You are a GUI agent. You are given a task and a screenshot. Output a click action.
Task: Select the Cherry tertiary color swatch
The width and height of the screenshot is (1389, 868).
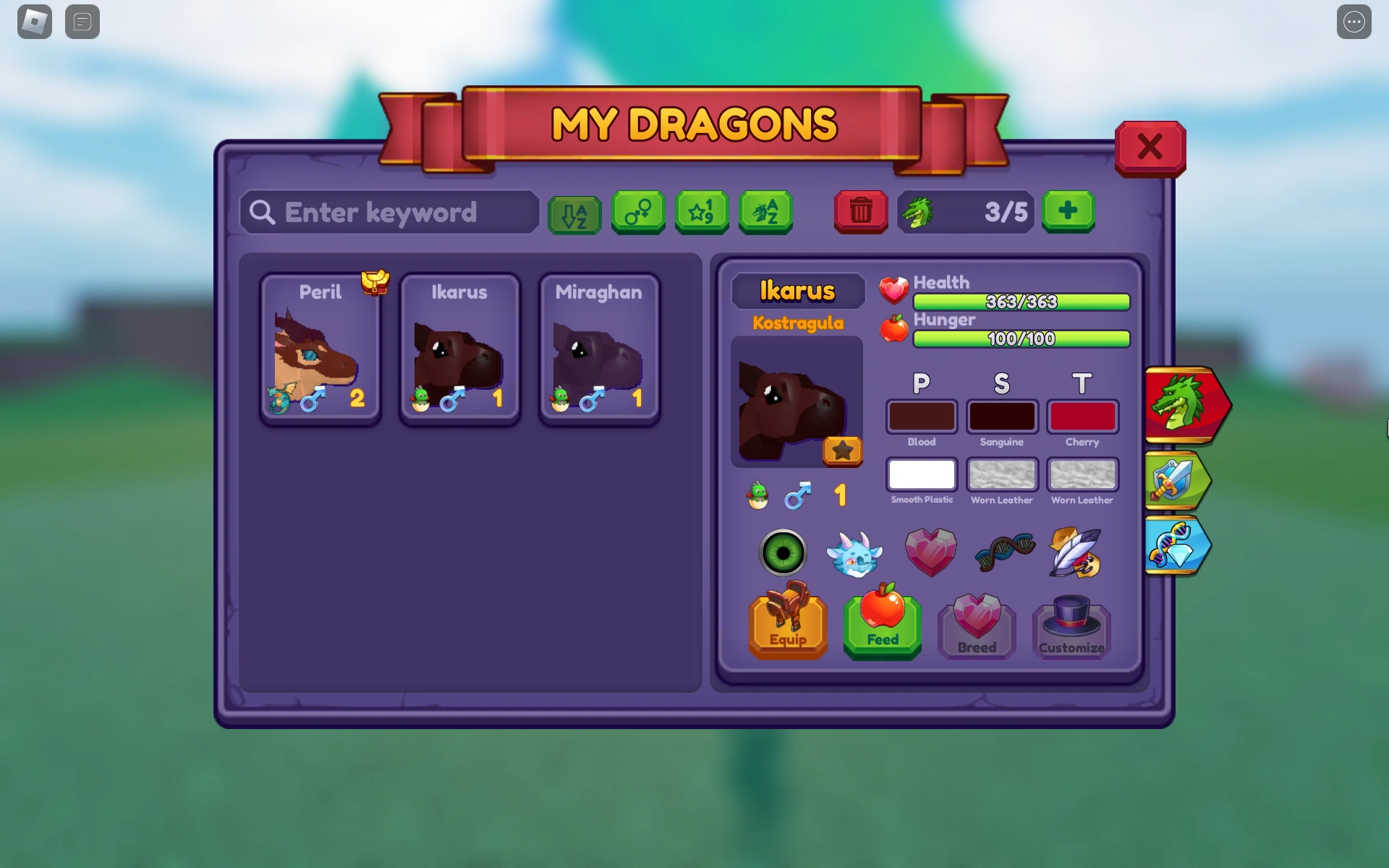click(x=1082, y=416)
